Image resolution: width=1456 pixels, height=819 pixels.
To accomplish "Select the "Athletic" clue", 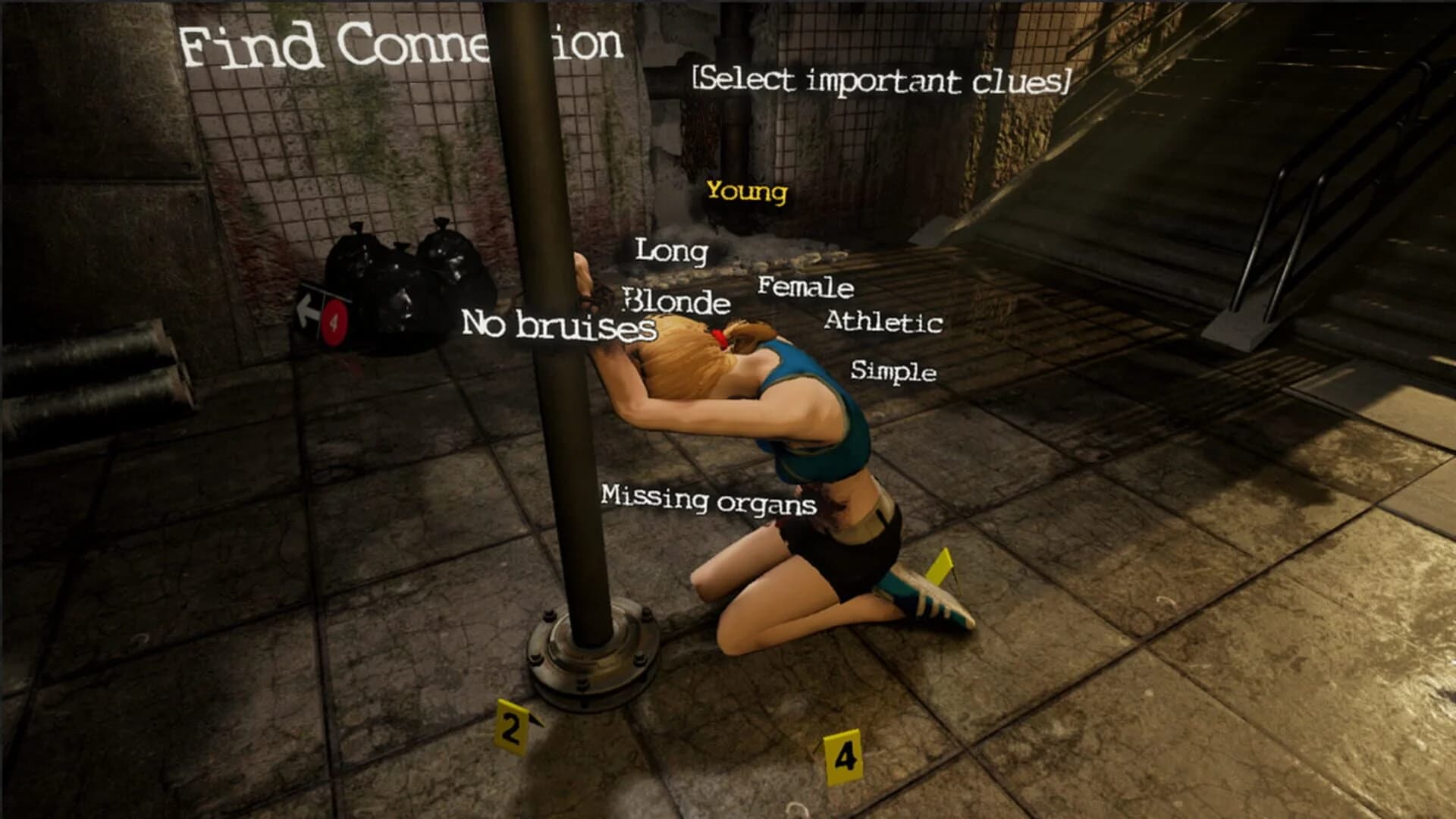I will (882, 322).
